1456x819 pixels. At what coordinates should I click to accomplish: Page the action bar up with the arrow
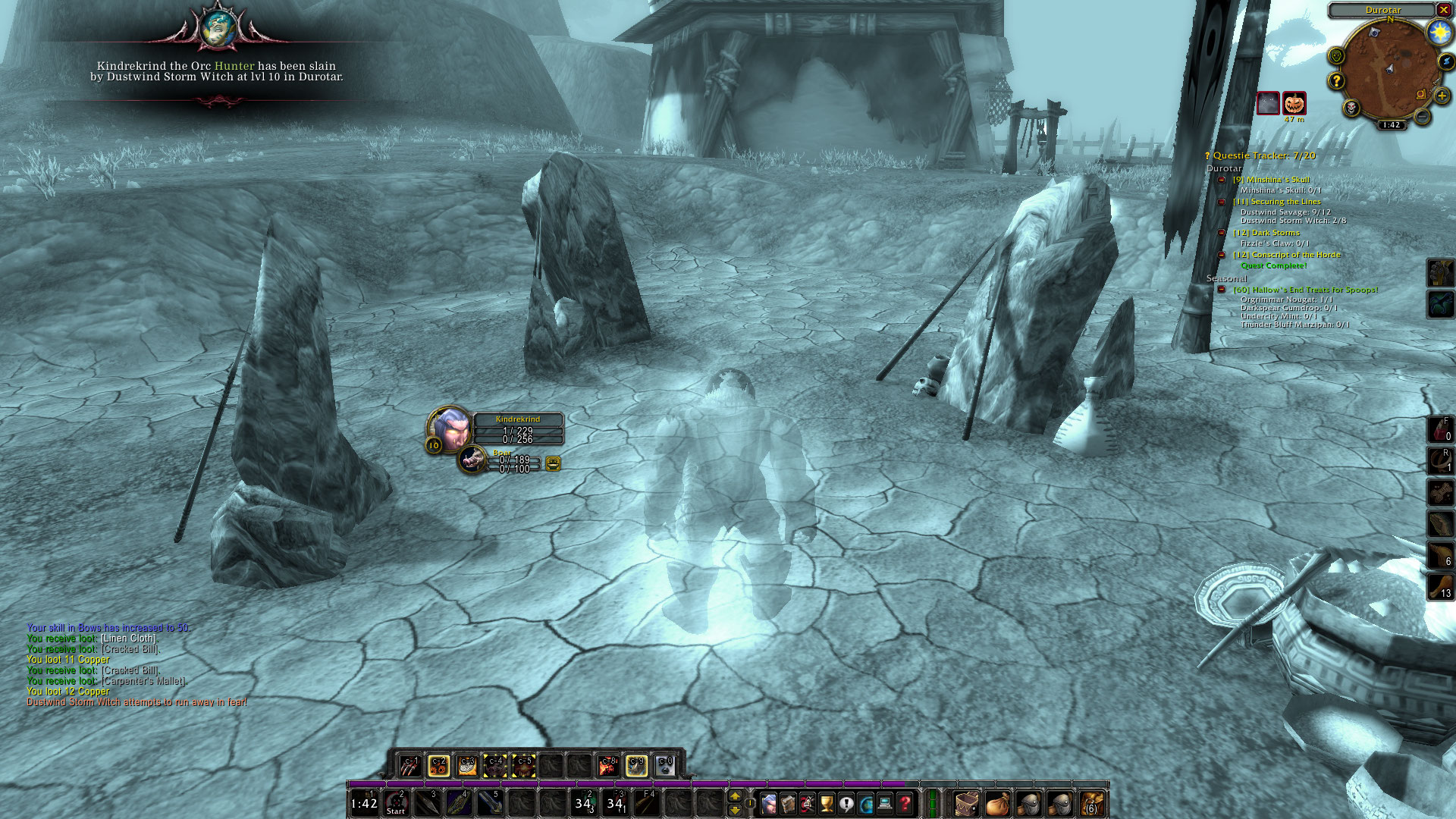(x=734, y=795)
